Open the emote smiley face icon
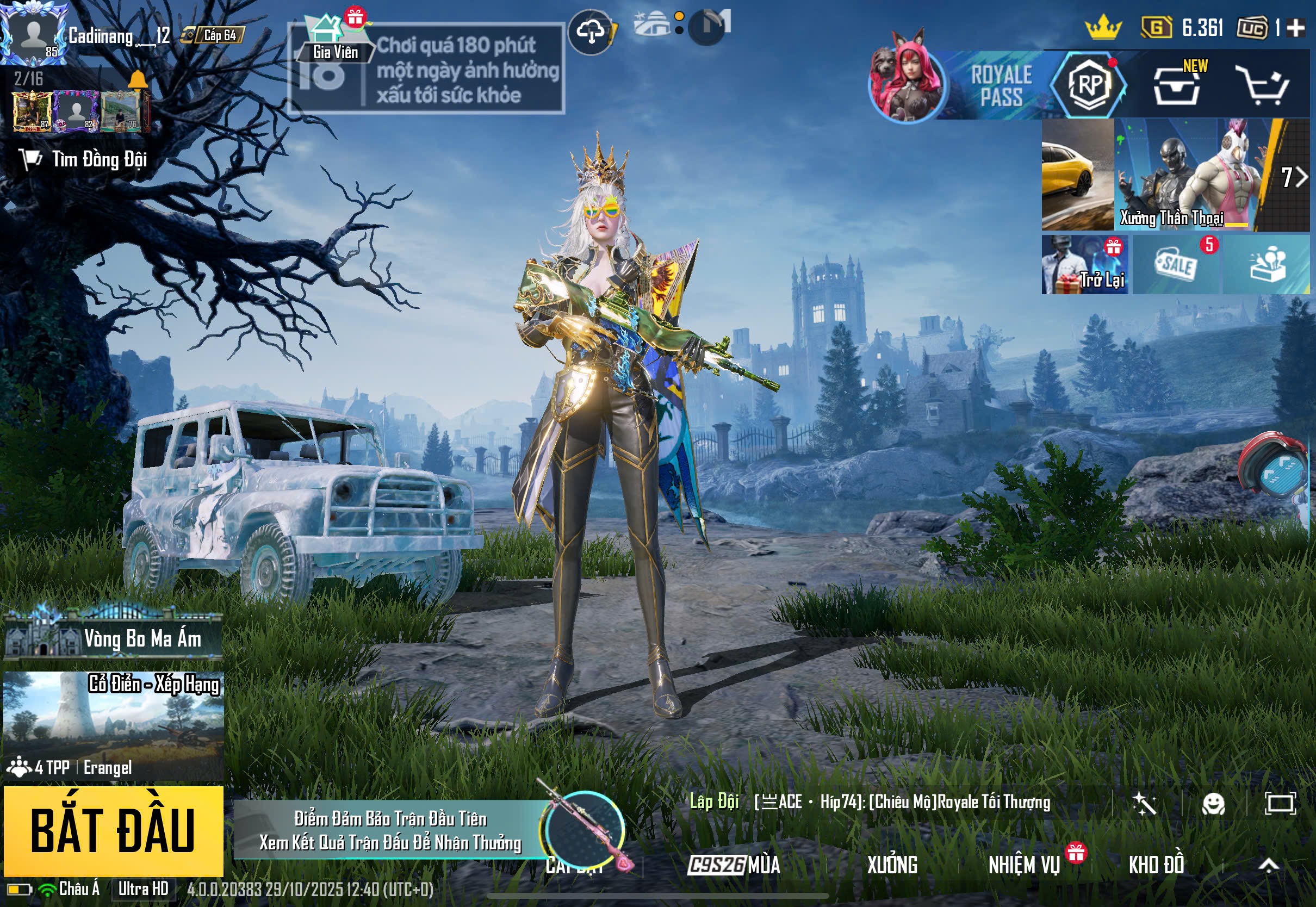The width and height of the screenshot is (1316, 907). click(1213, 804)
